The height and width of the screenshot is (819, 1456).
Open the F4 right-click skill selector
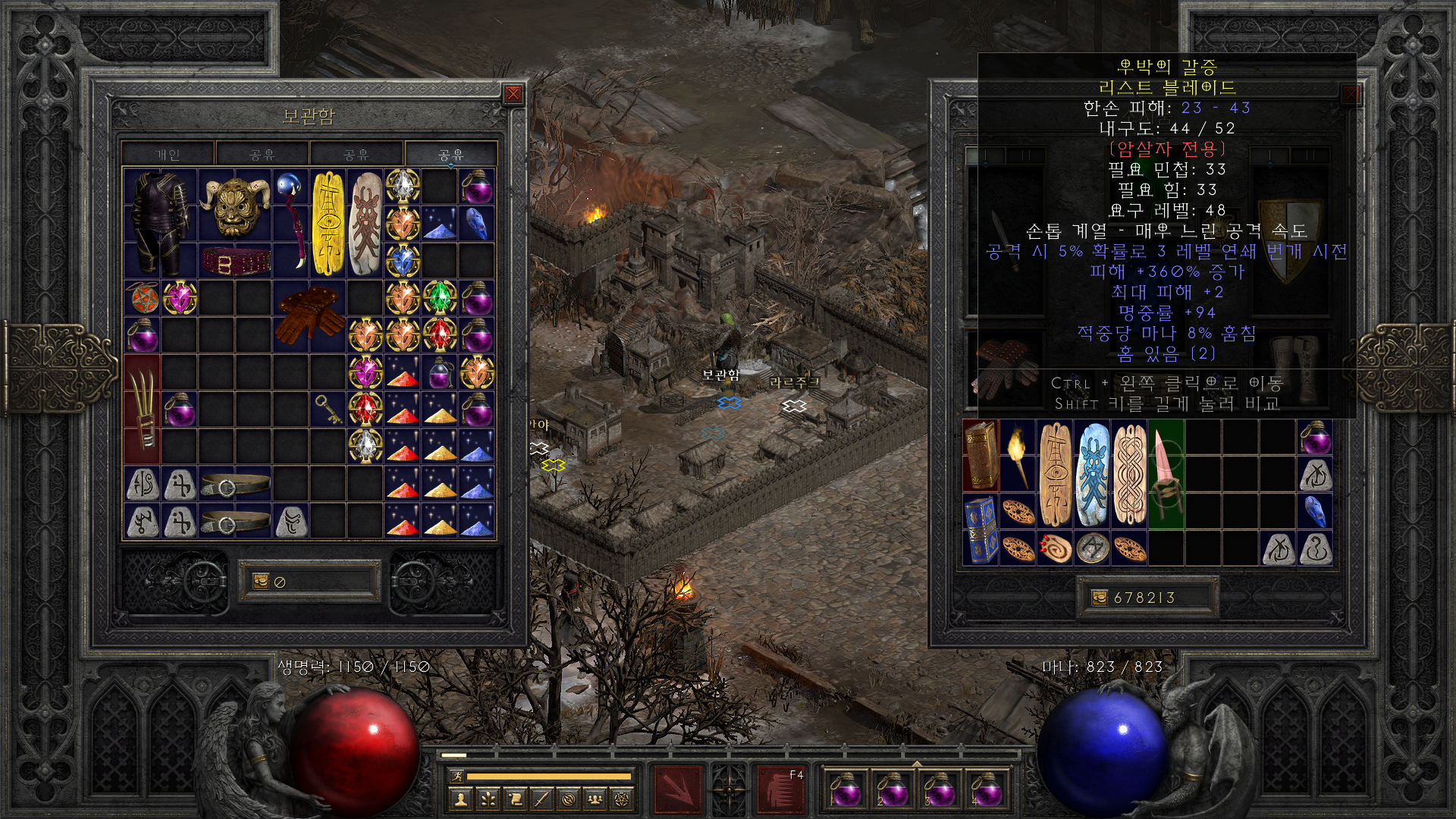pyautogui.click(x=781, y=789)
